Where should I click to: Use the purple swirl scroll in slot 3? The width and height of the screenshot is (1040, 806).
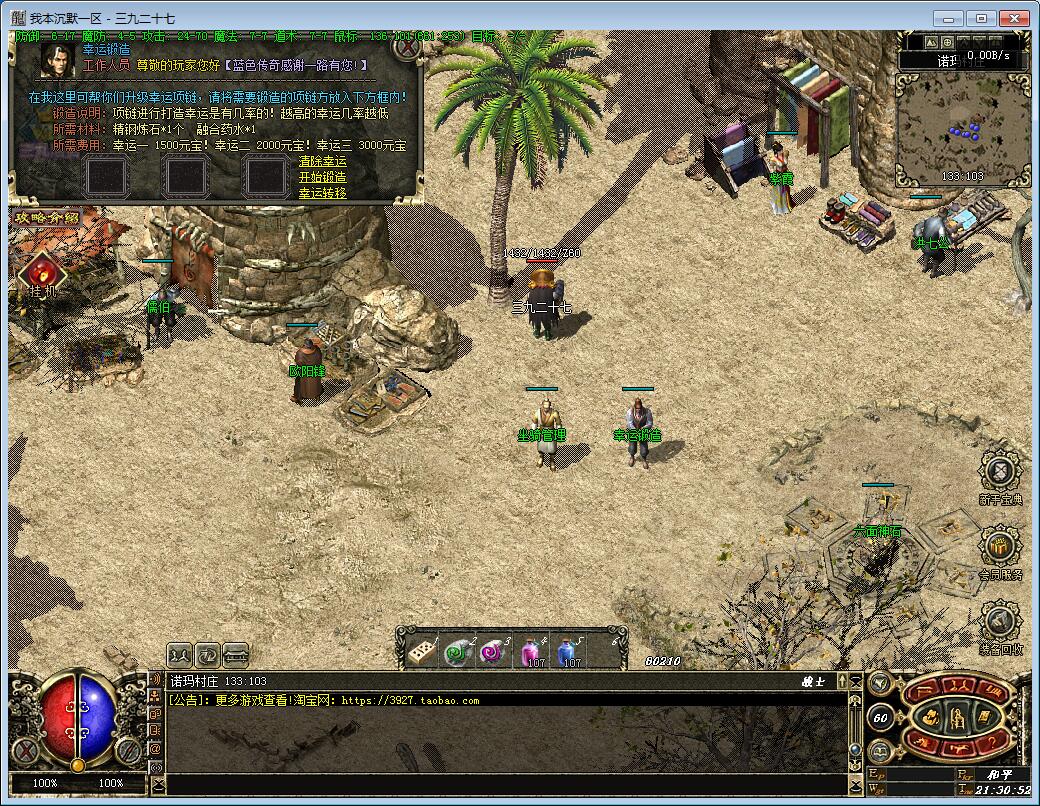click(x=494, y=651)
